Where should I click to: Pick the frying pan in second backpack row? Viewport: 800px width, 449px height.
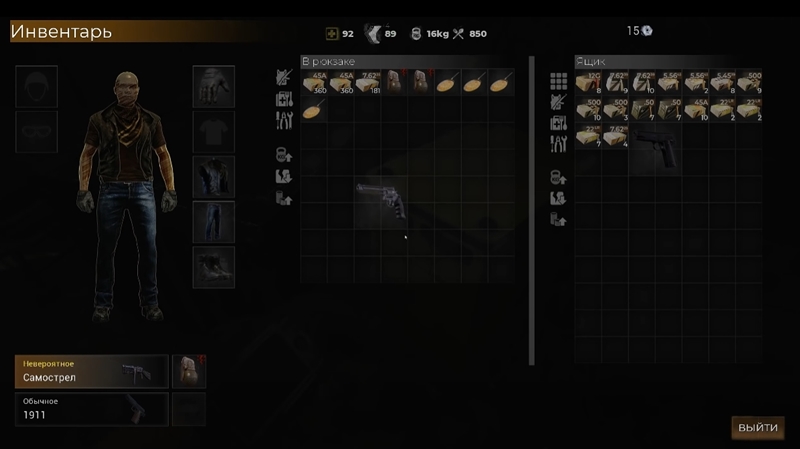pos(313,109)
